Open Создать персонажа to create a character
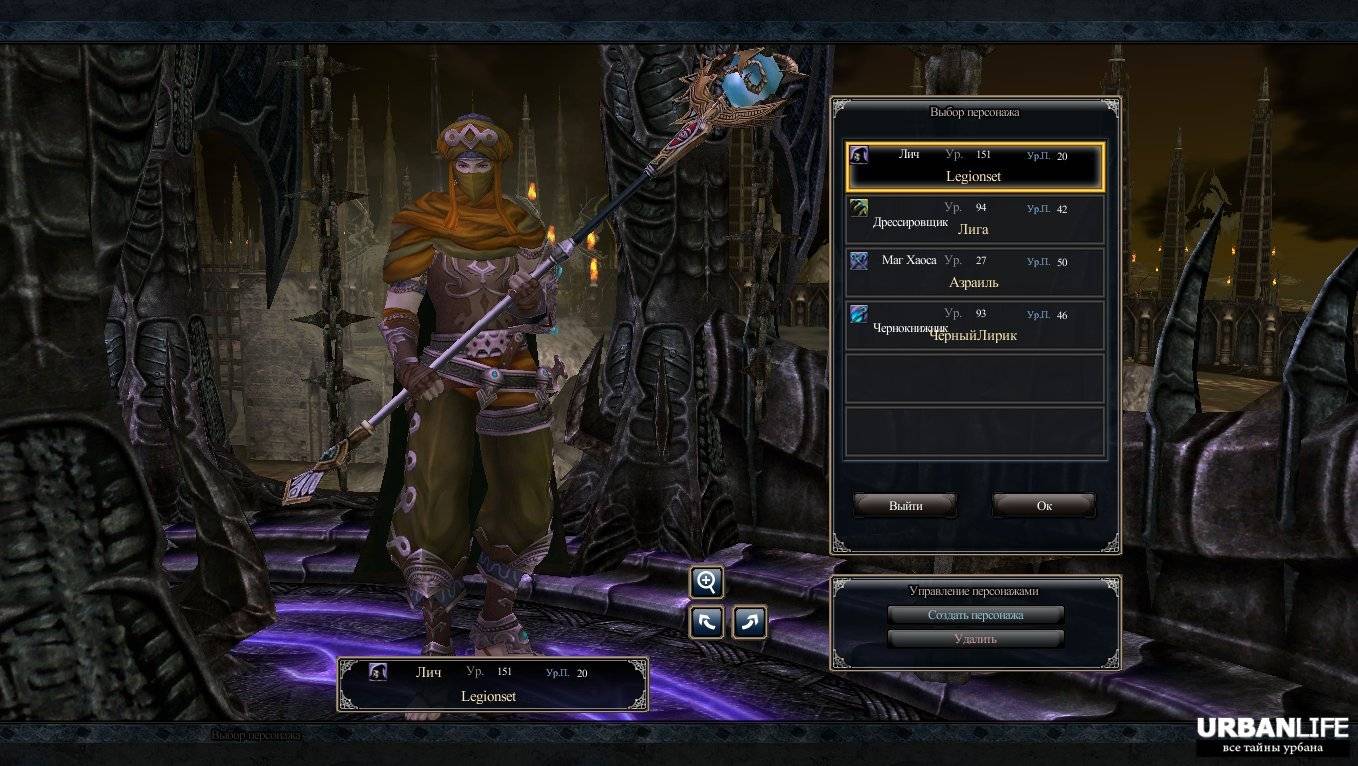This screenshot has width=1358, height=766. [975, 615]
